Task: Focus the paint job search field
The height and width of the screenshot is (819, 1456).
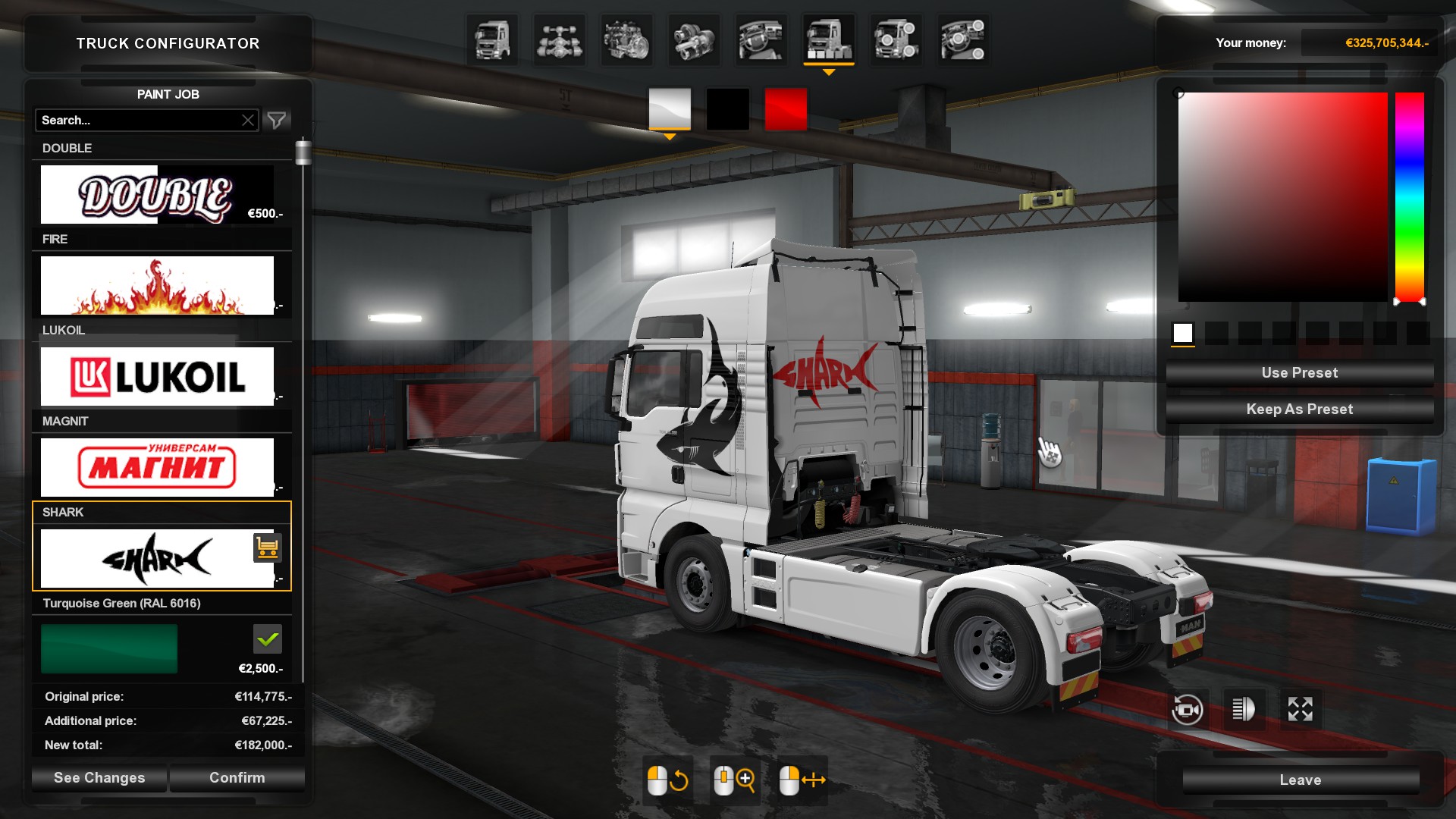Action: pyautogui.click(x=136, y=120)
